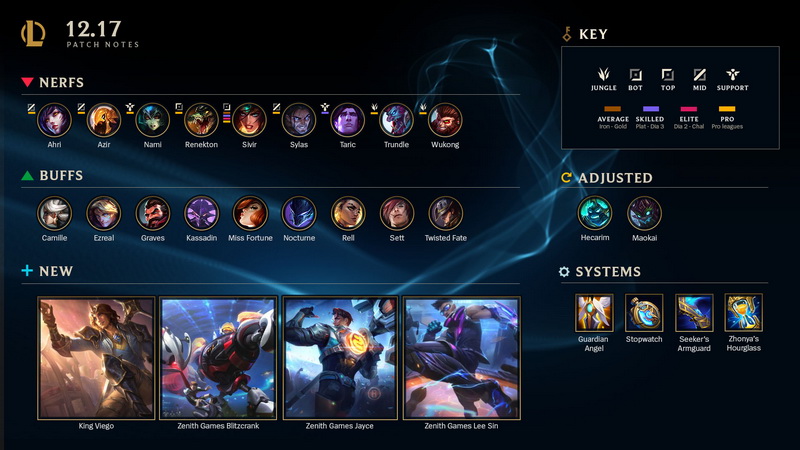Screen dimensions: 800x450
Task: Choose the Twisted Fate buff icon
Action: [x=445, y=213]
